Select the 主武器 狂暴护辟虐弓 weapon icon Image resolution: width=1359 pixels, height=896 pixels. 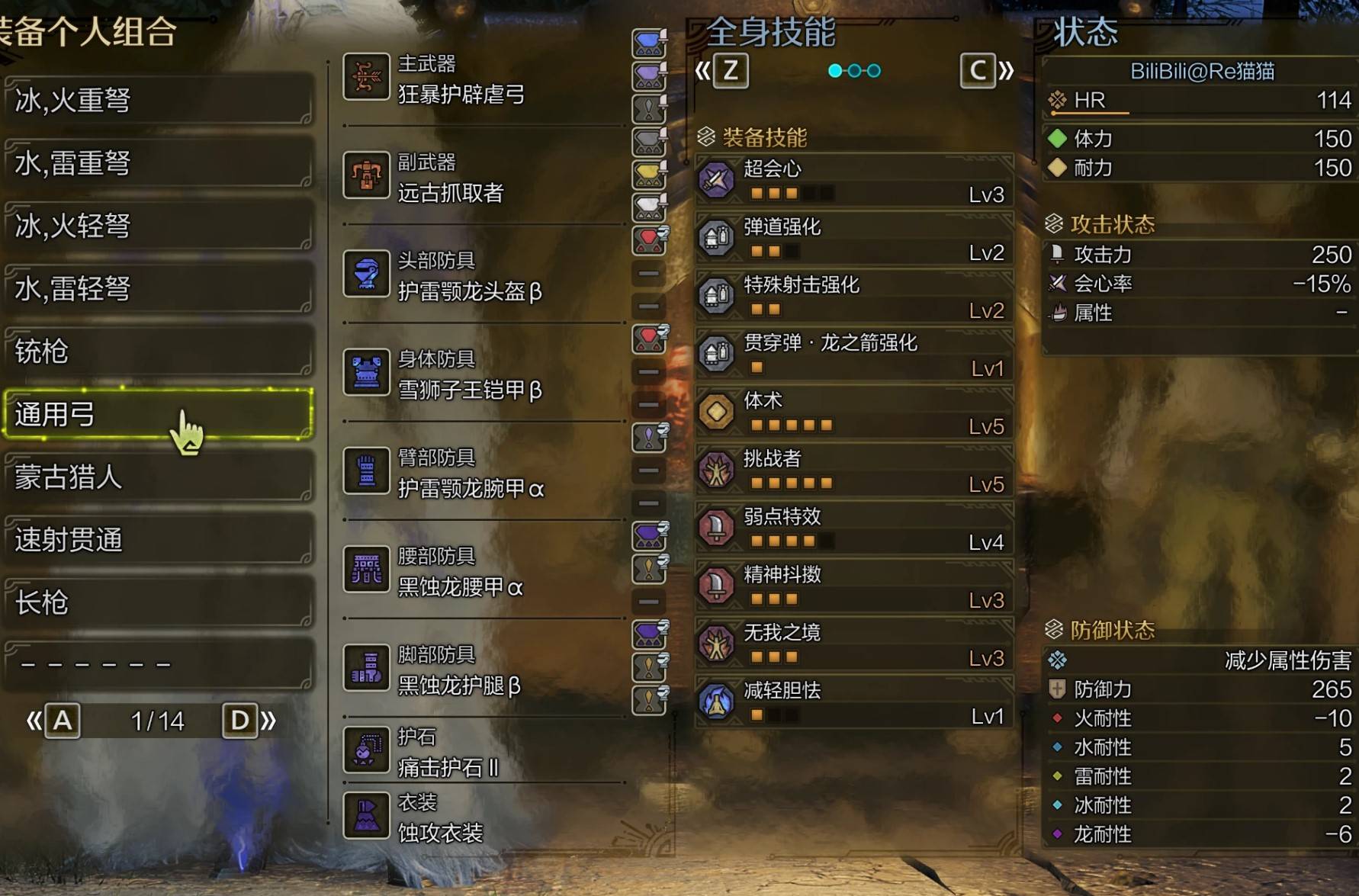[x=367, y=76]
